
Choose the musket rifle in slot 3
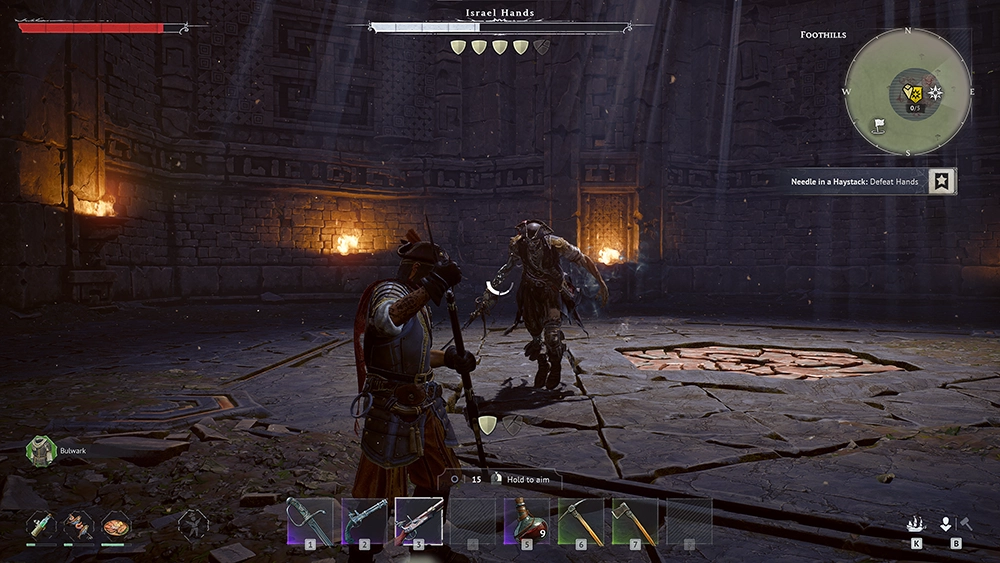[419, 520]
